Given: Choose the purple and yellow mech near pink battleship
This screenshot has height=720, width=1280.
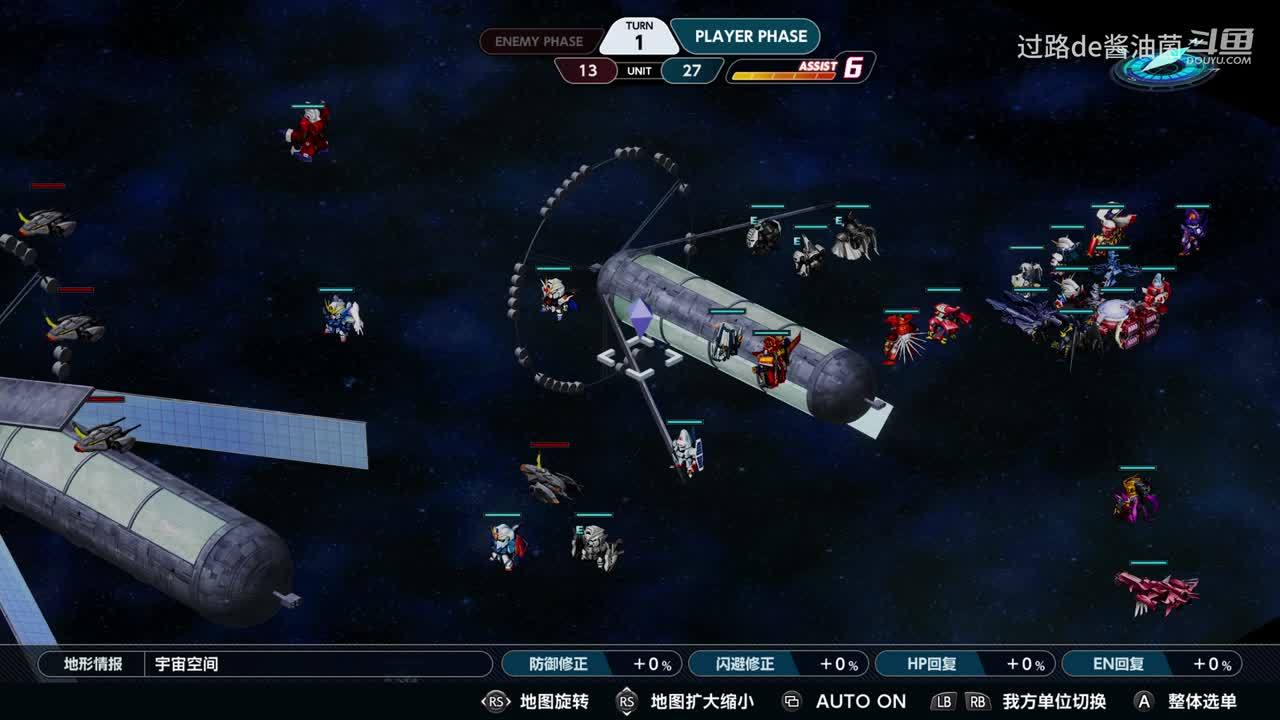Looking at the screenshot, I should (x=1136, y=497).
